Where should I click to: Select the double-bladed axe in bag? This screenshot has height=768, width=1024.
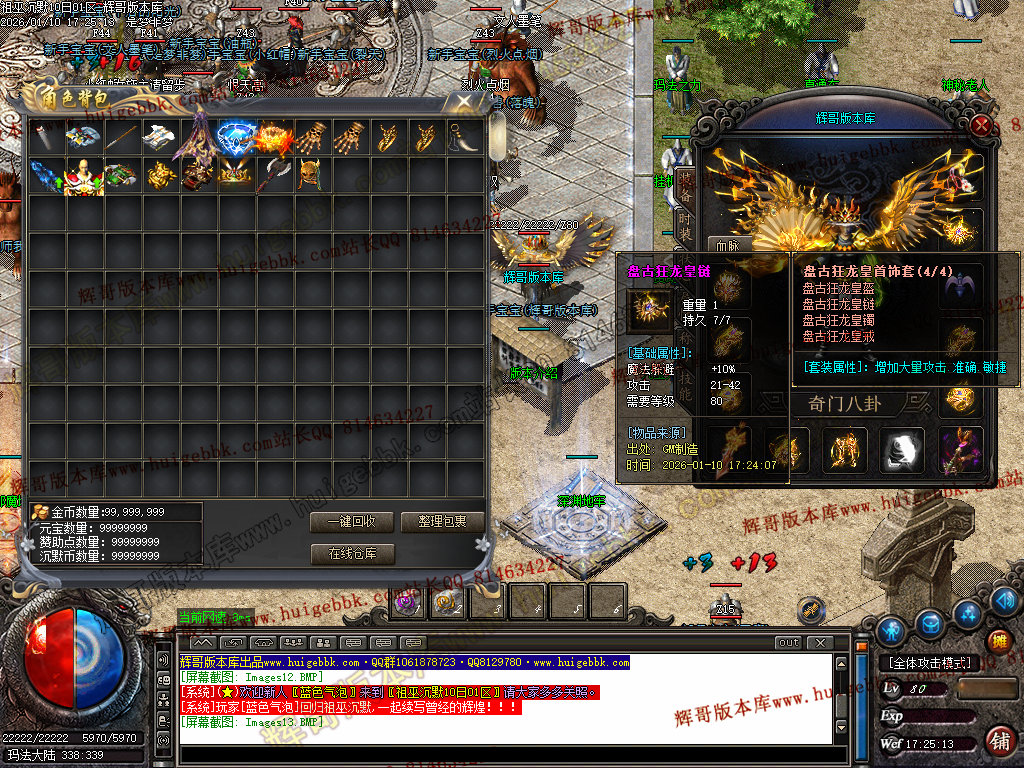tap(274, 174)
